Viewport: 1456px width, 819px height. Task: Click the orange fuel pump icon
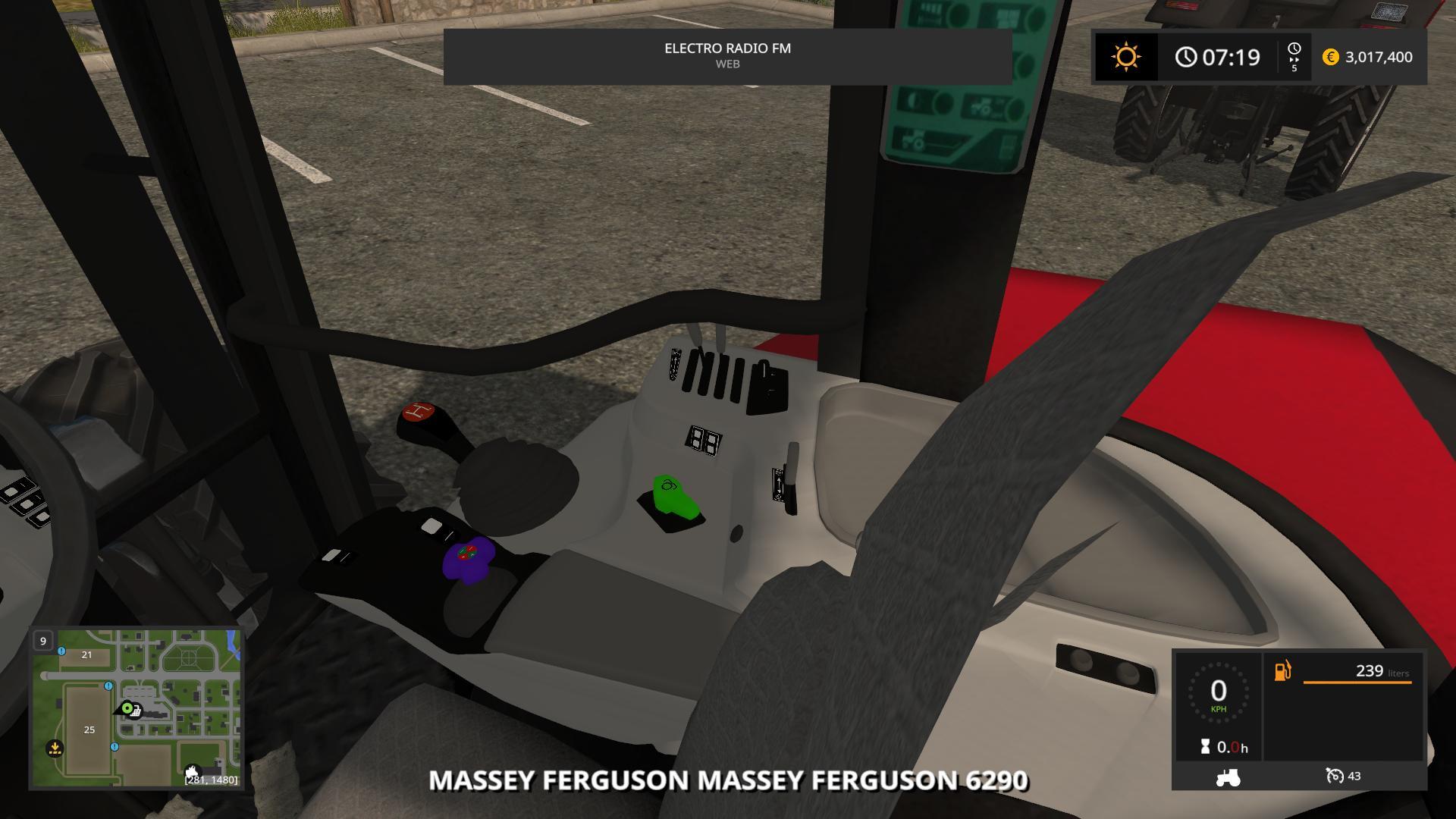[x=1282, y=671]
